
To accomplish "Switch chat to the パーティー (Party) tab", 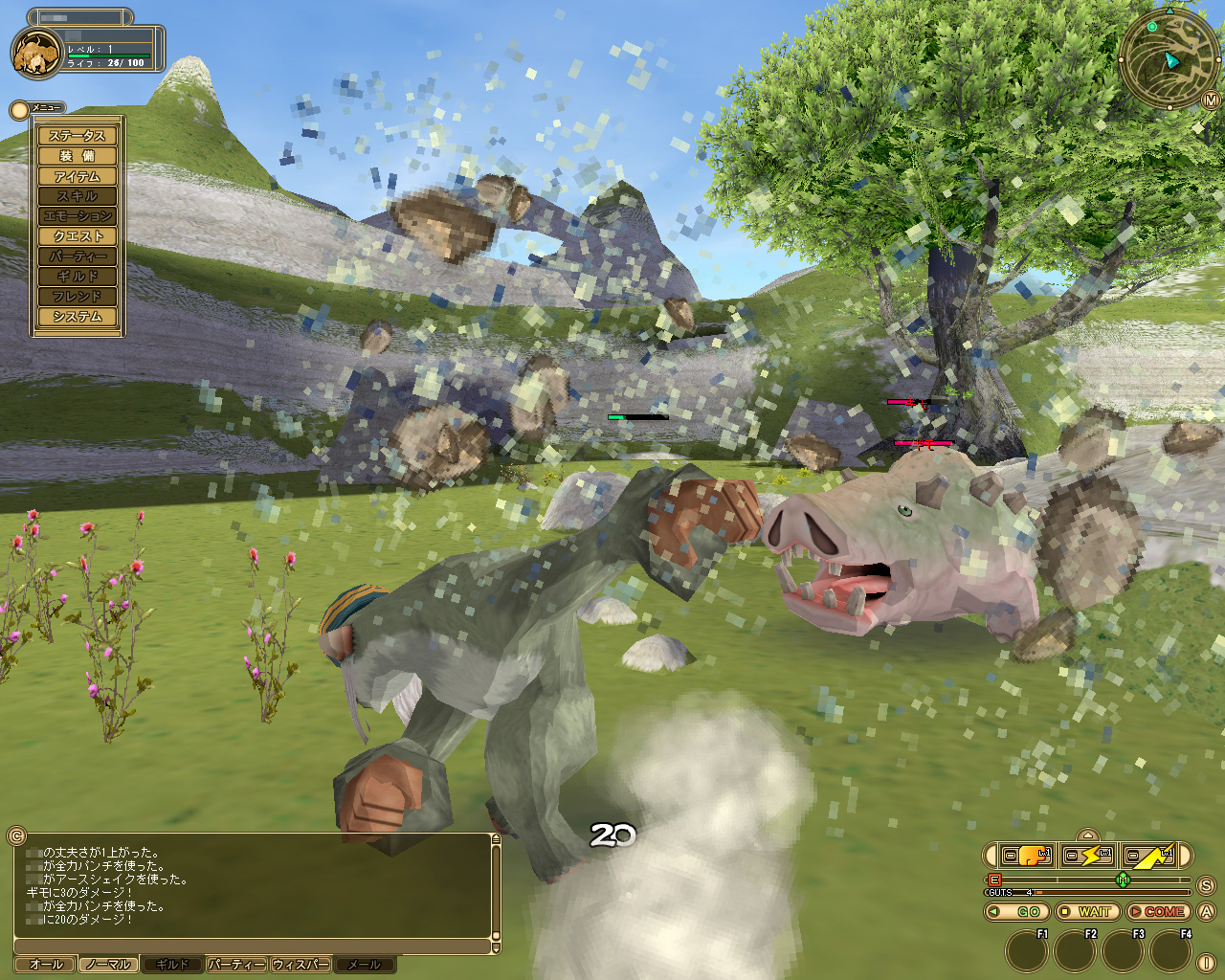I will [x=236, y=965].
